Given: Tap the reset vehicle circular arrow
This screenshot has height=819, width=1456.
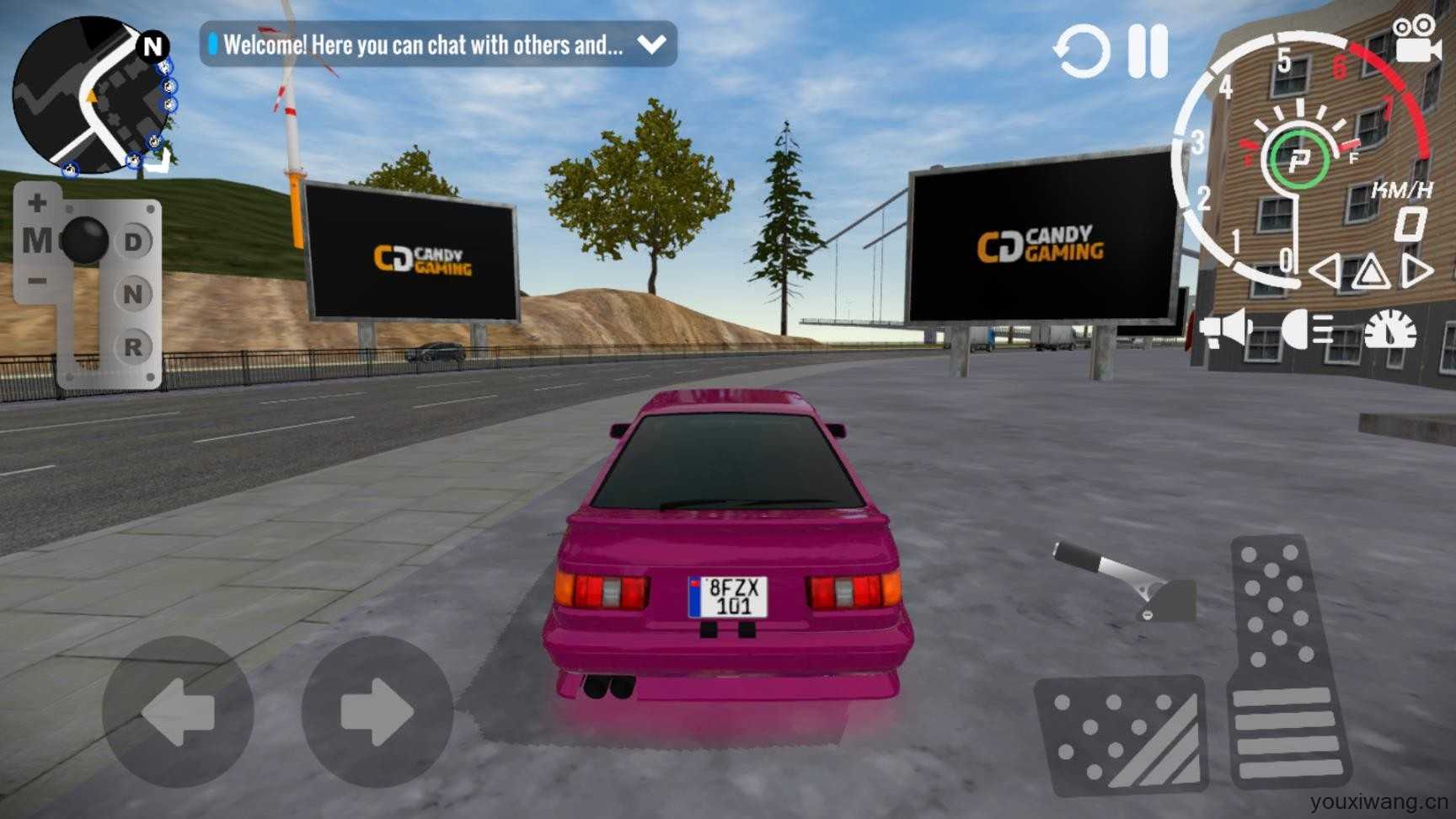Looking at the screenshot, I should [1082, 52].
